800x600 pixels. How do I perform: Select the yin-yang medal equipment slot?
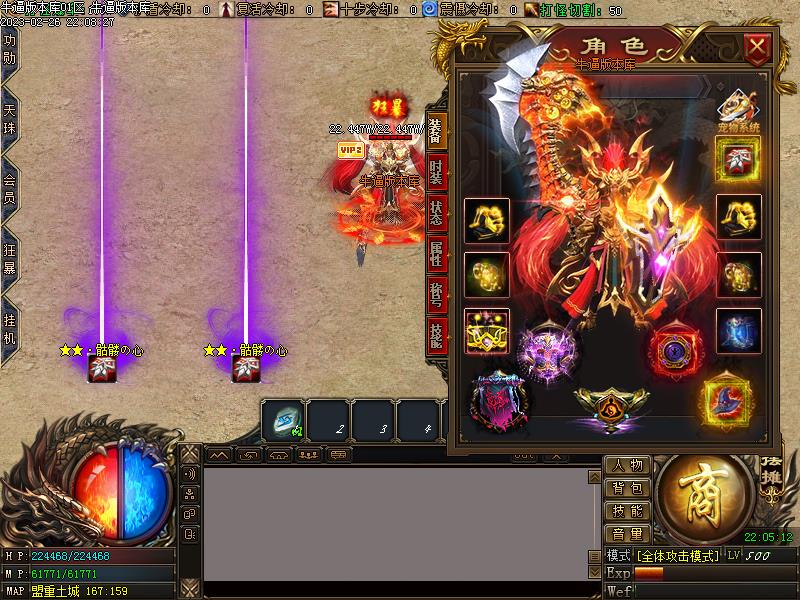pyautogui.click(x=611, y=406)
